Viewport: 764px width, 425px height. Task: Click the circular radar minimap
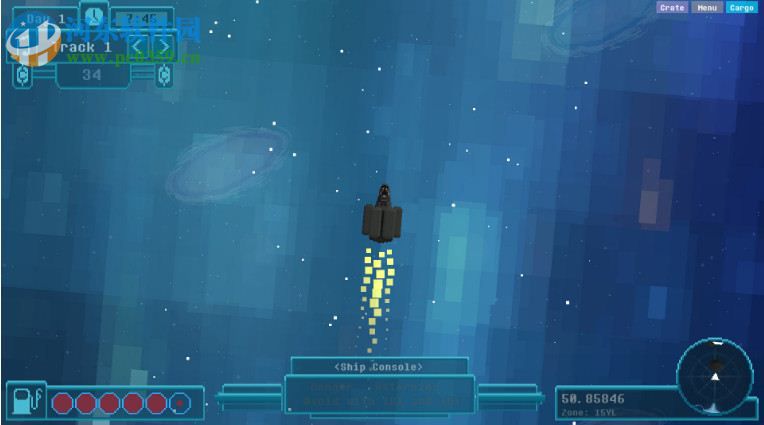coord(714,377)
